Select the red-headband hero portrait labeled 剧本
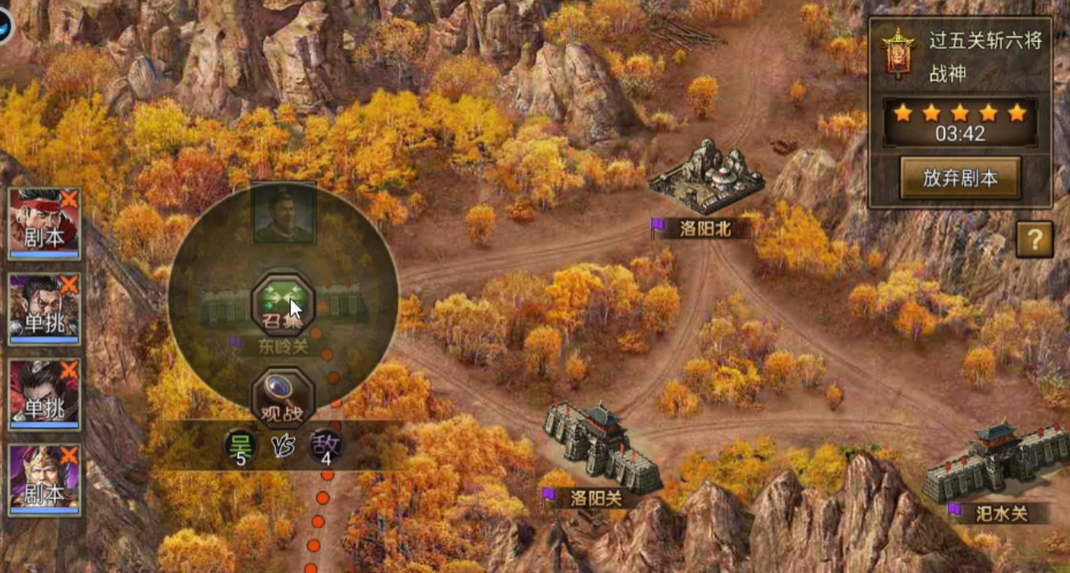The image size is (1070, 573). tap(44, 224)
